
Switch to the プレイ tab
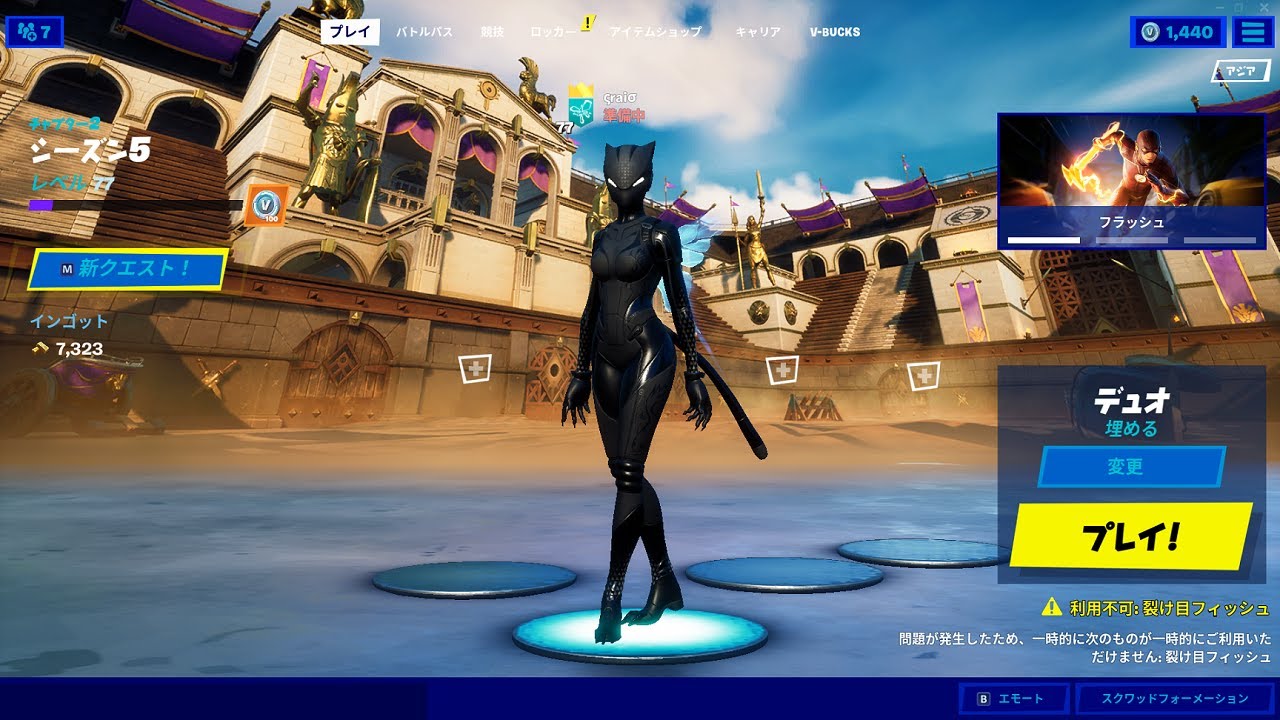[350, 32]
